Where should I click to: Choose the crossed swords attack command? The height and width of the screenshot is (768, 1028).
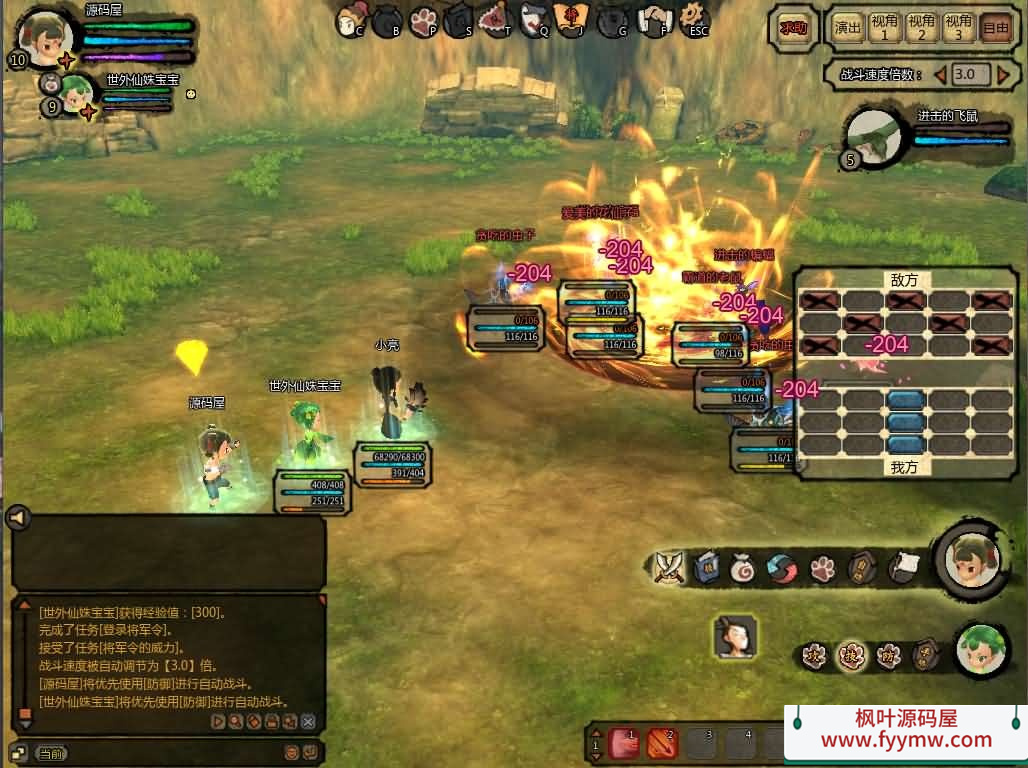(668, 567)
